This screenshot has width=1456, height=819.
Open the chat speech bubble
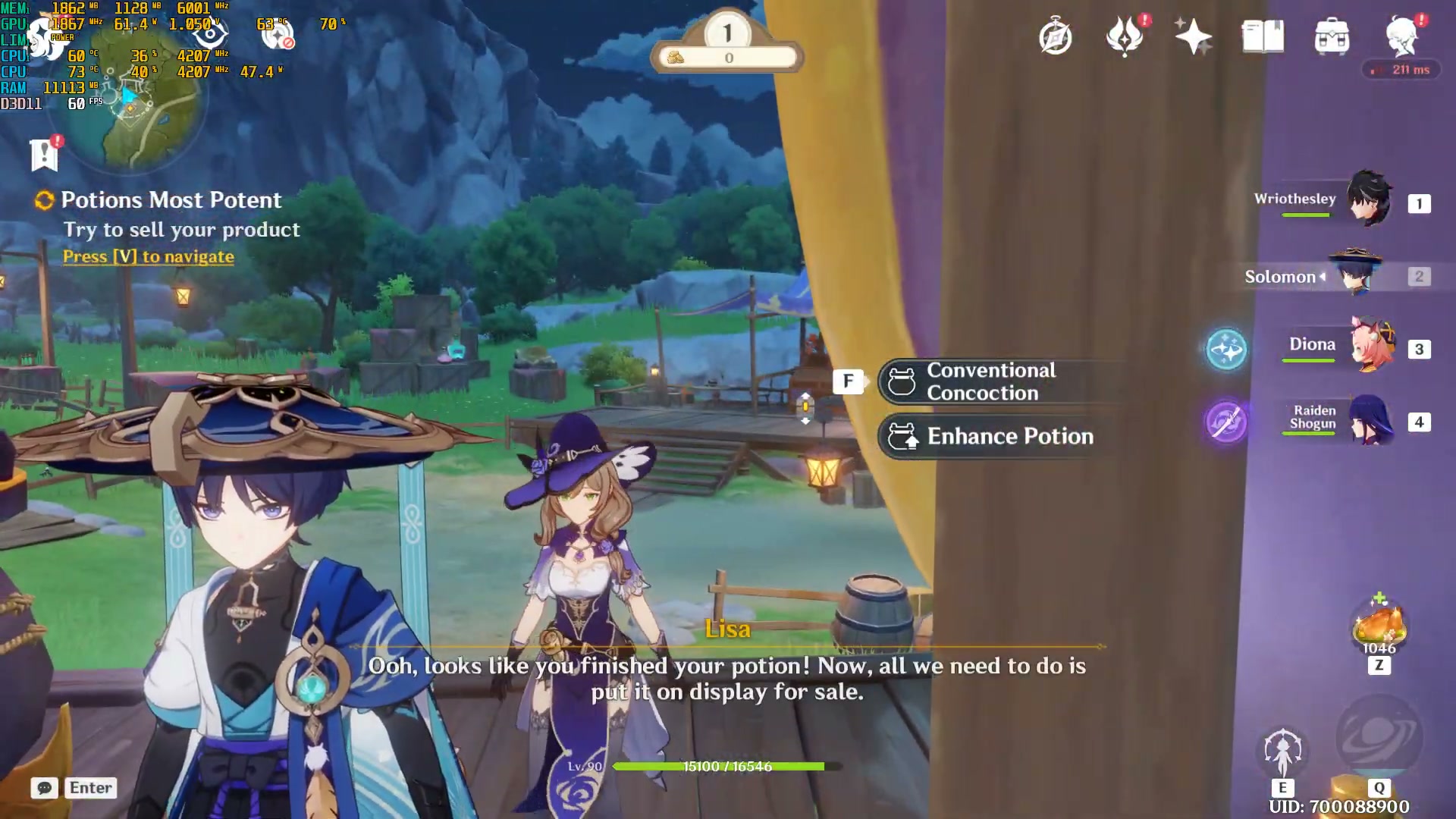[44, 788]
